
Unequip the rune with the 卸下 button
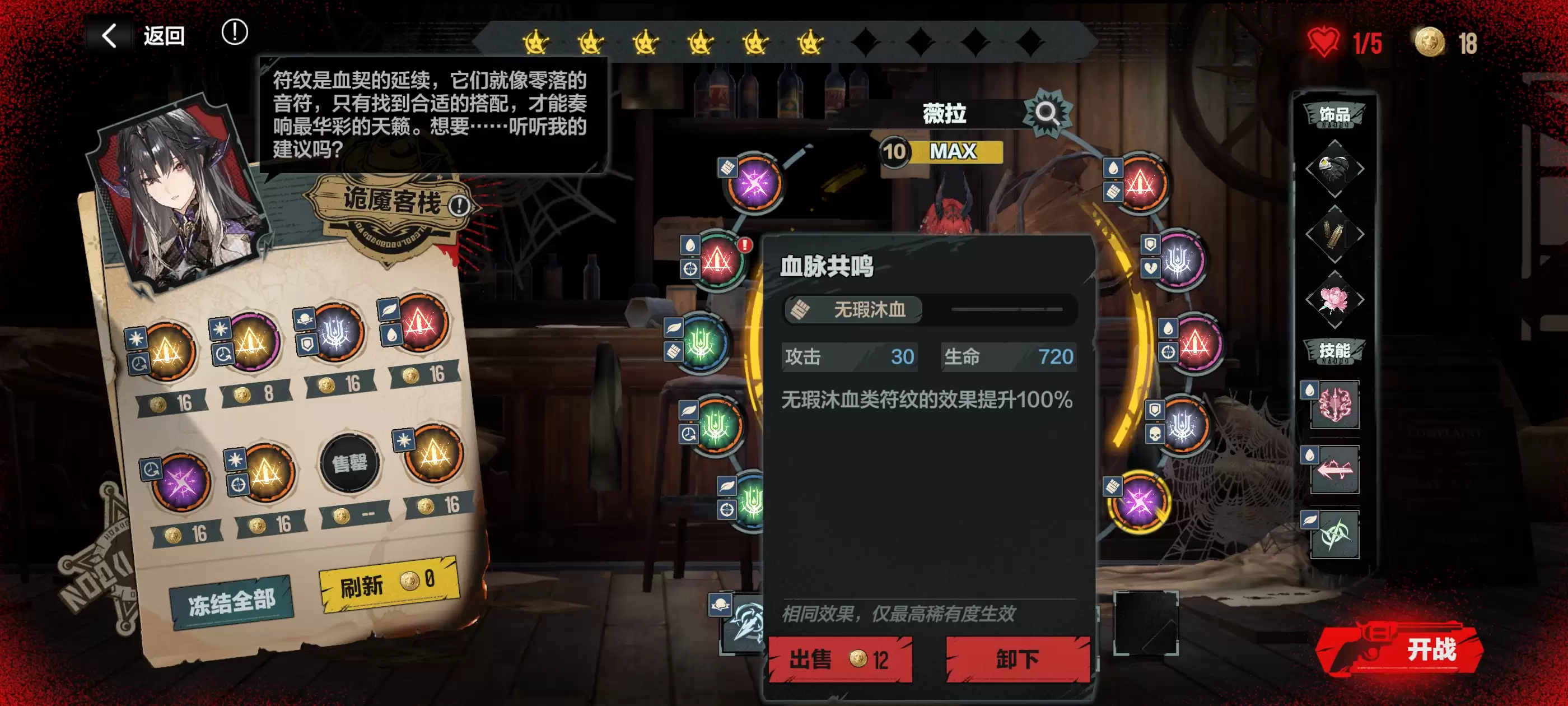point(1017,659)
